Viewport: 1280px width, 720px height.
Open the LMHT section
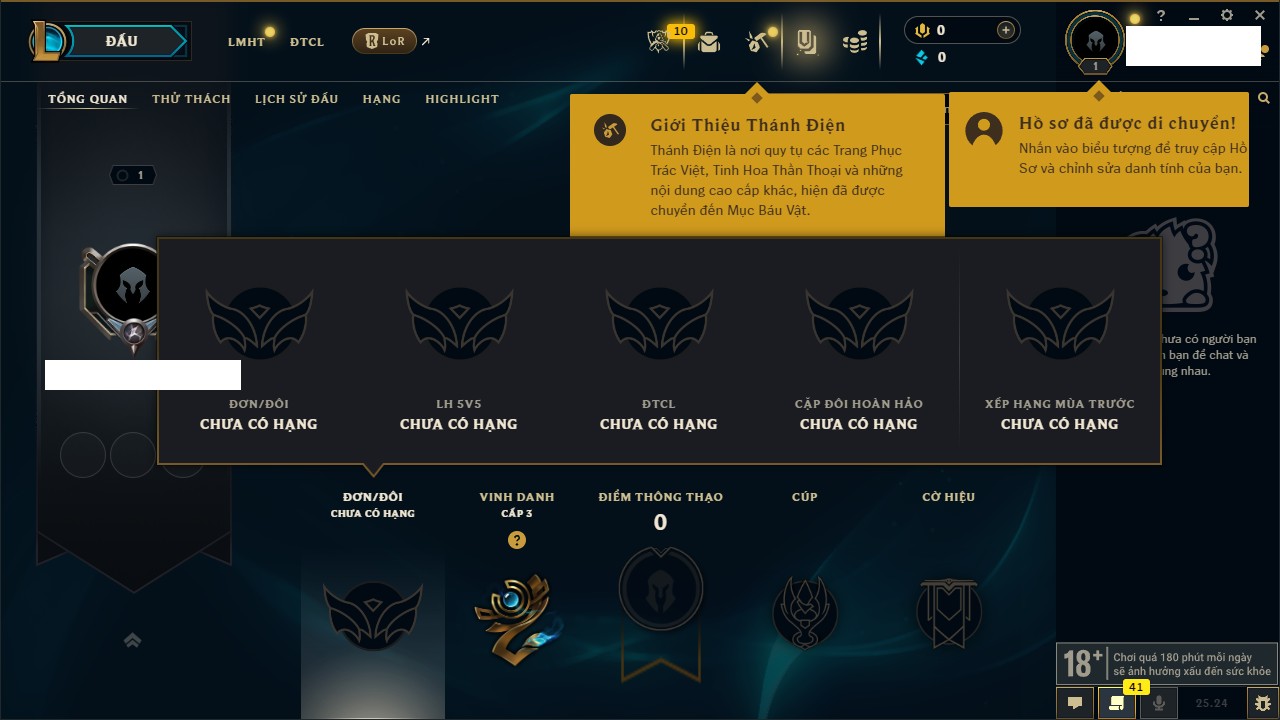pos(246,42)
